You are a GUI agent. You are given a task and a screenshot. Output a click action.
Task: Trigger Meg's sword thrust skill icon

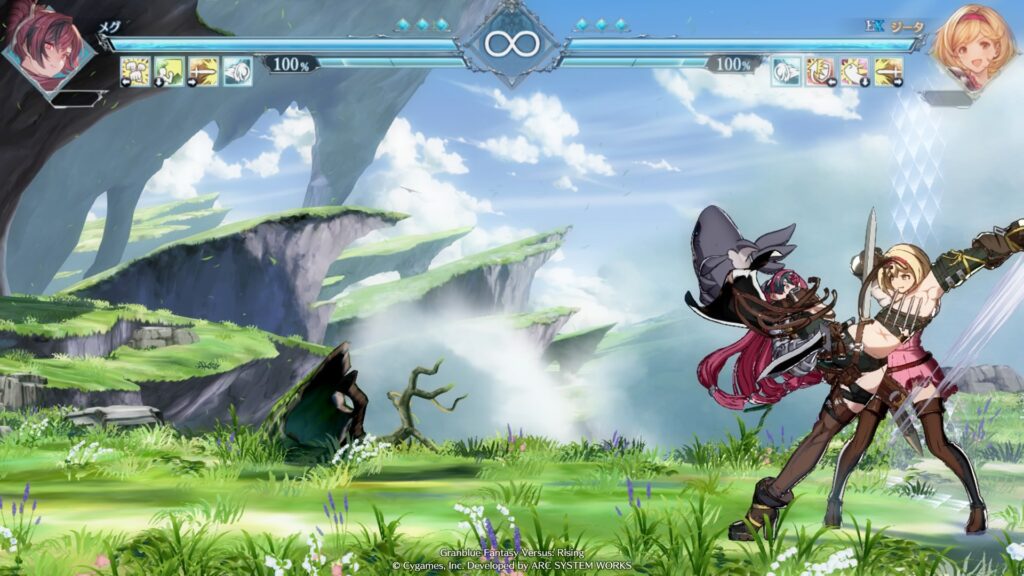point(203,71)
